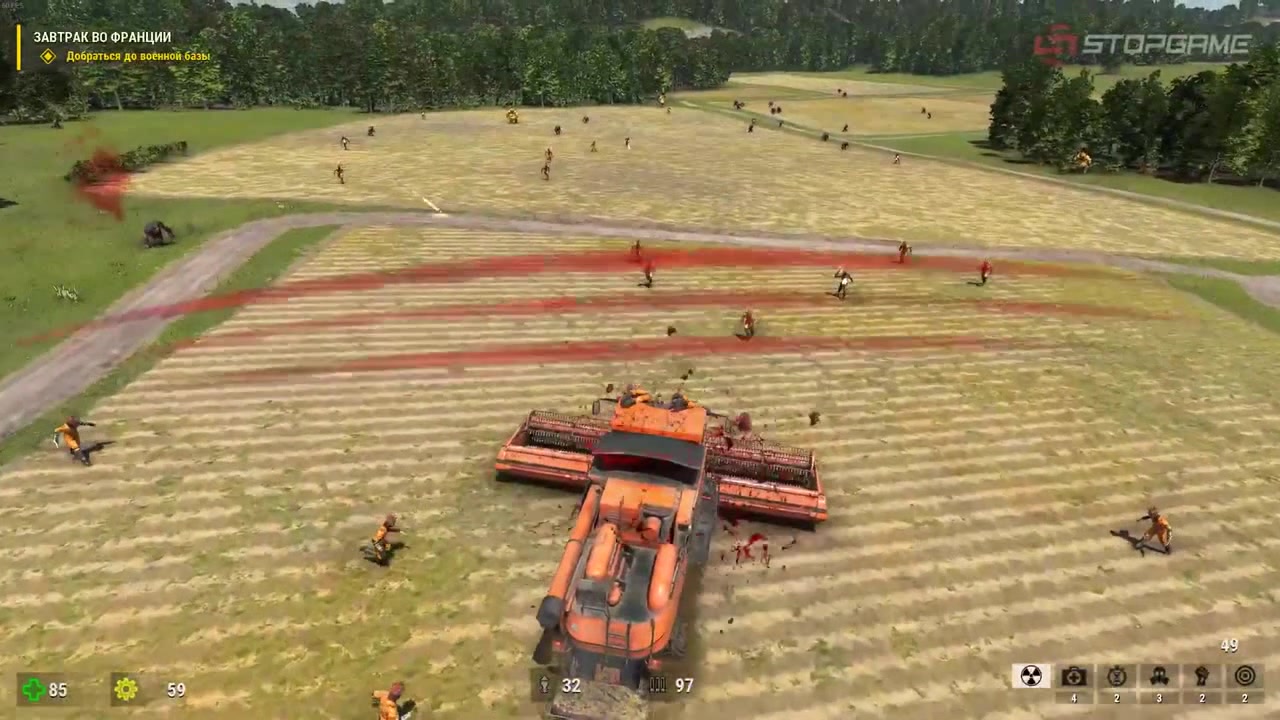Select the gas mask item slot
1280x720 pixels.
[1159, 676]
